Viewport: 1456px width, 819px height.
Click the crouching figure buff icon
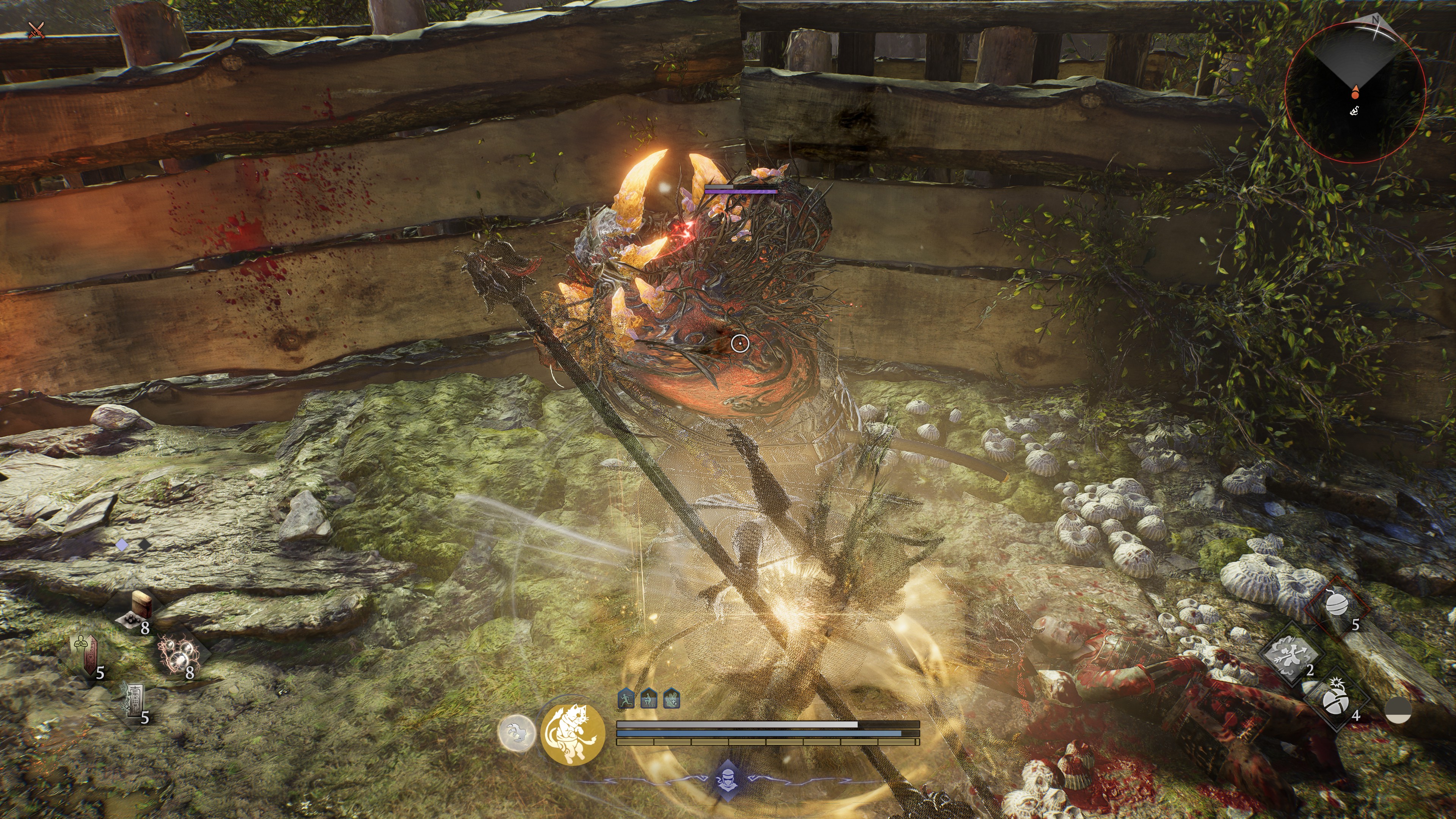[648, 698]
